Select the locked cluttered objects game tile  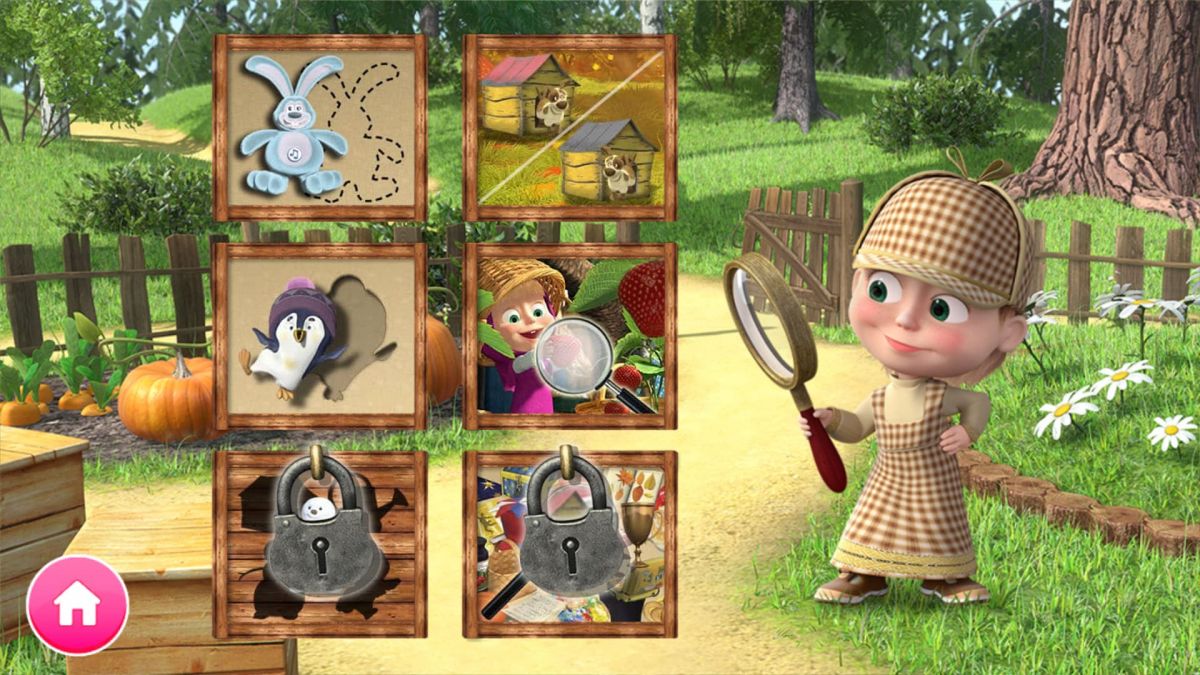569,544
